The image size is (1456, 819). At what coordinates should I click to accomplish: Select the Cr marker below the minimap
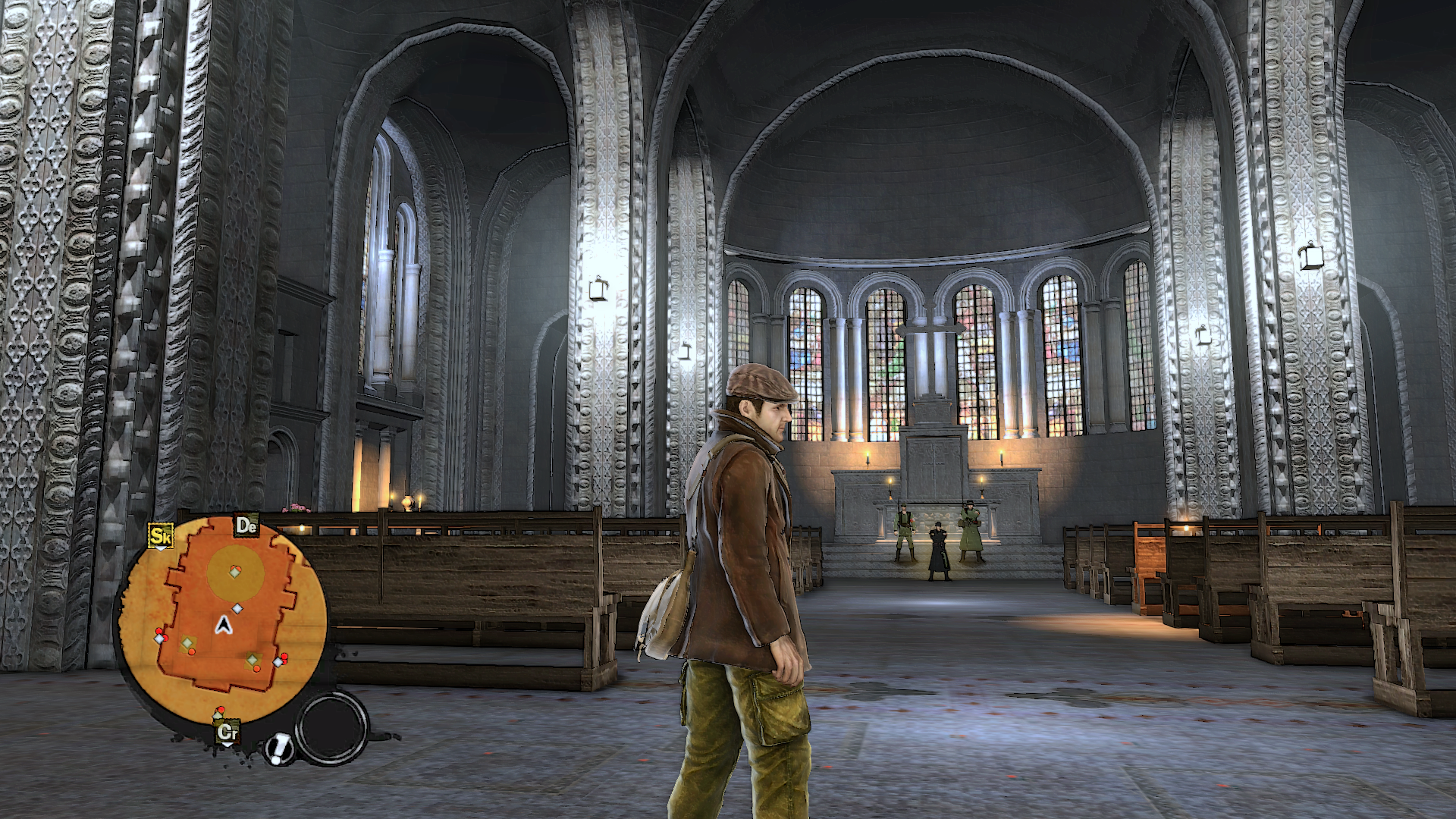click(227, 733)
